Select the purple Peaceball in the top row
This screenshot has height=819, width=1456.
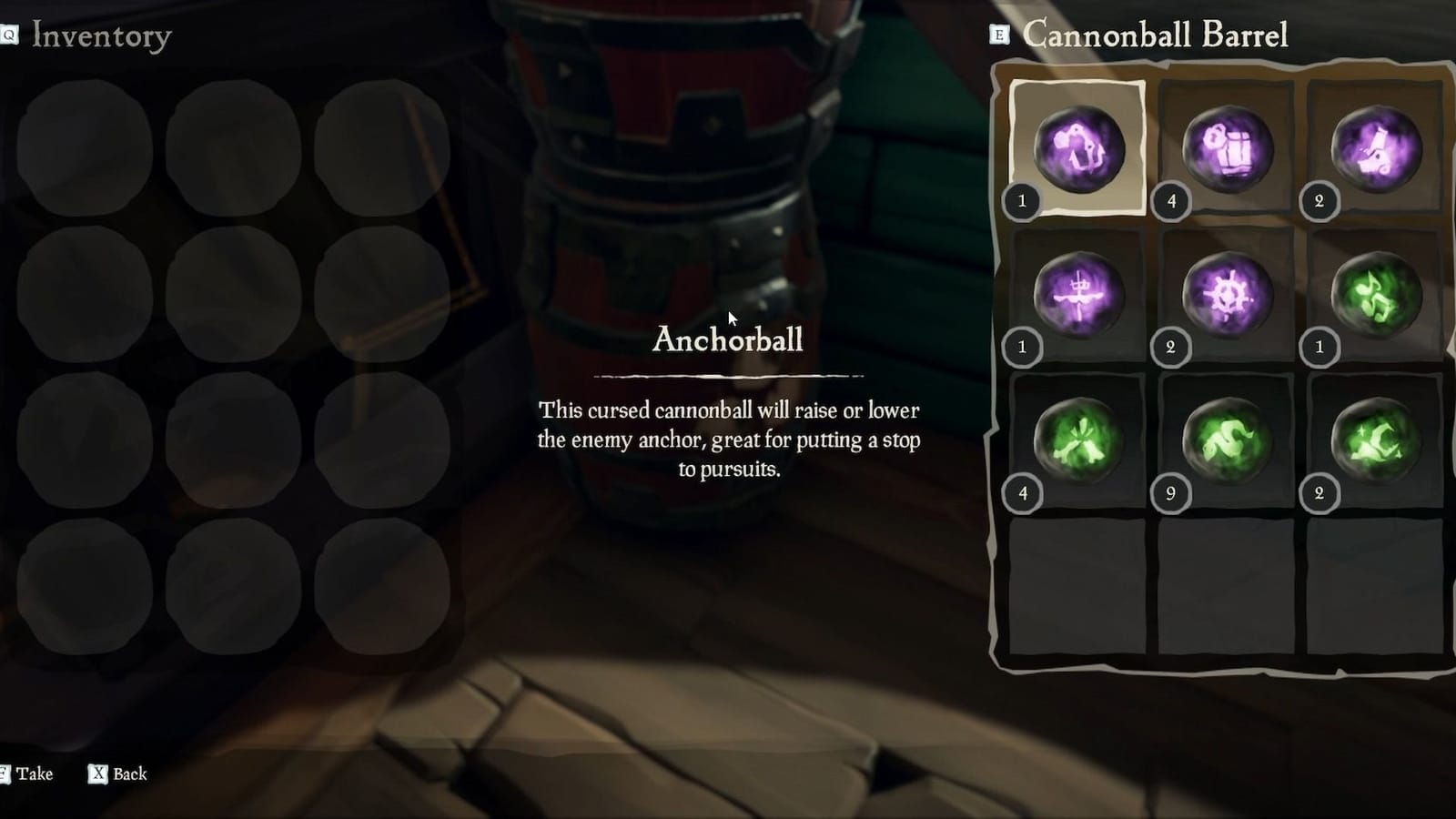click(x=1372, y=150)
